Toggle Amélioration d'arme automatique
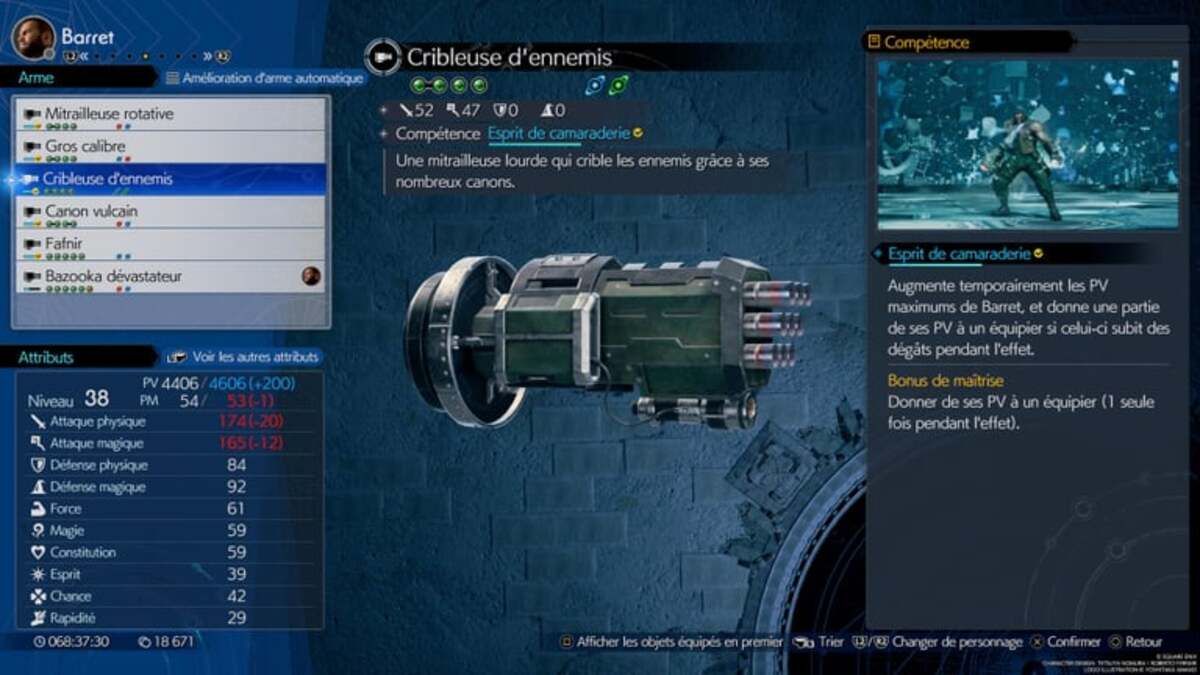Viewport: 1200px width, 675px height. 265,78
